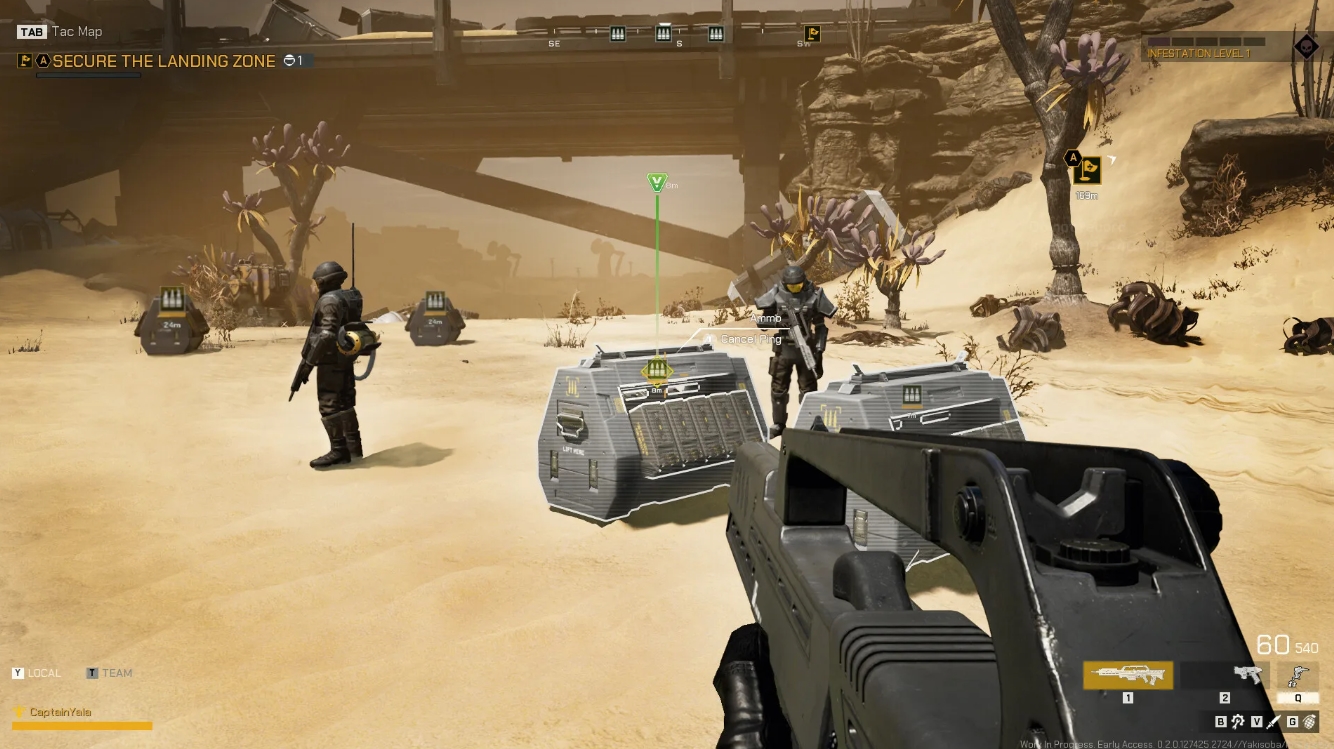Click the B repair tool gear icon
Viewport: 1334px width, 749px height.
tap(1238, 722)
